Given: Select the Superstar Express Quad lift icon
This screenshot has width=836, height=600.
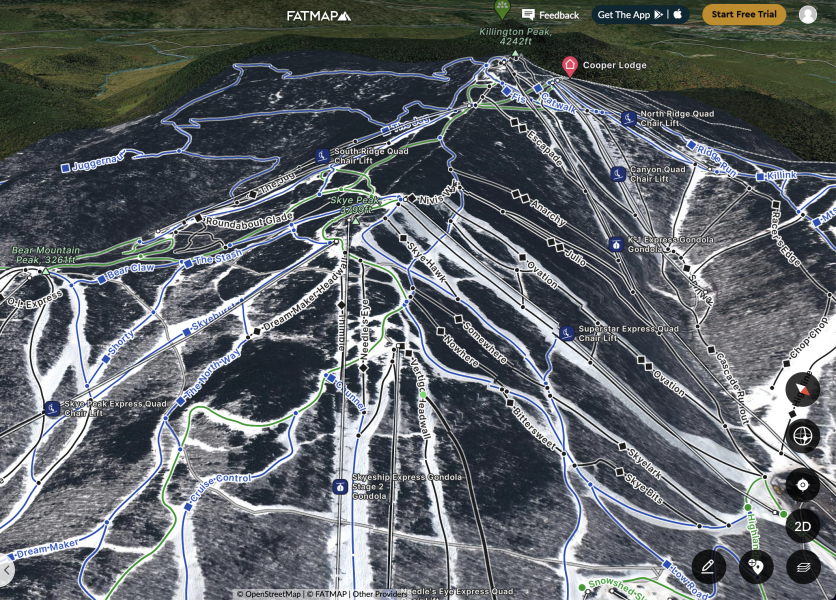Looking at the screenshot, I should [567, 332].
